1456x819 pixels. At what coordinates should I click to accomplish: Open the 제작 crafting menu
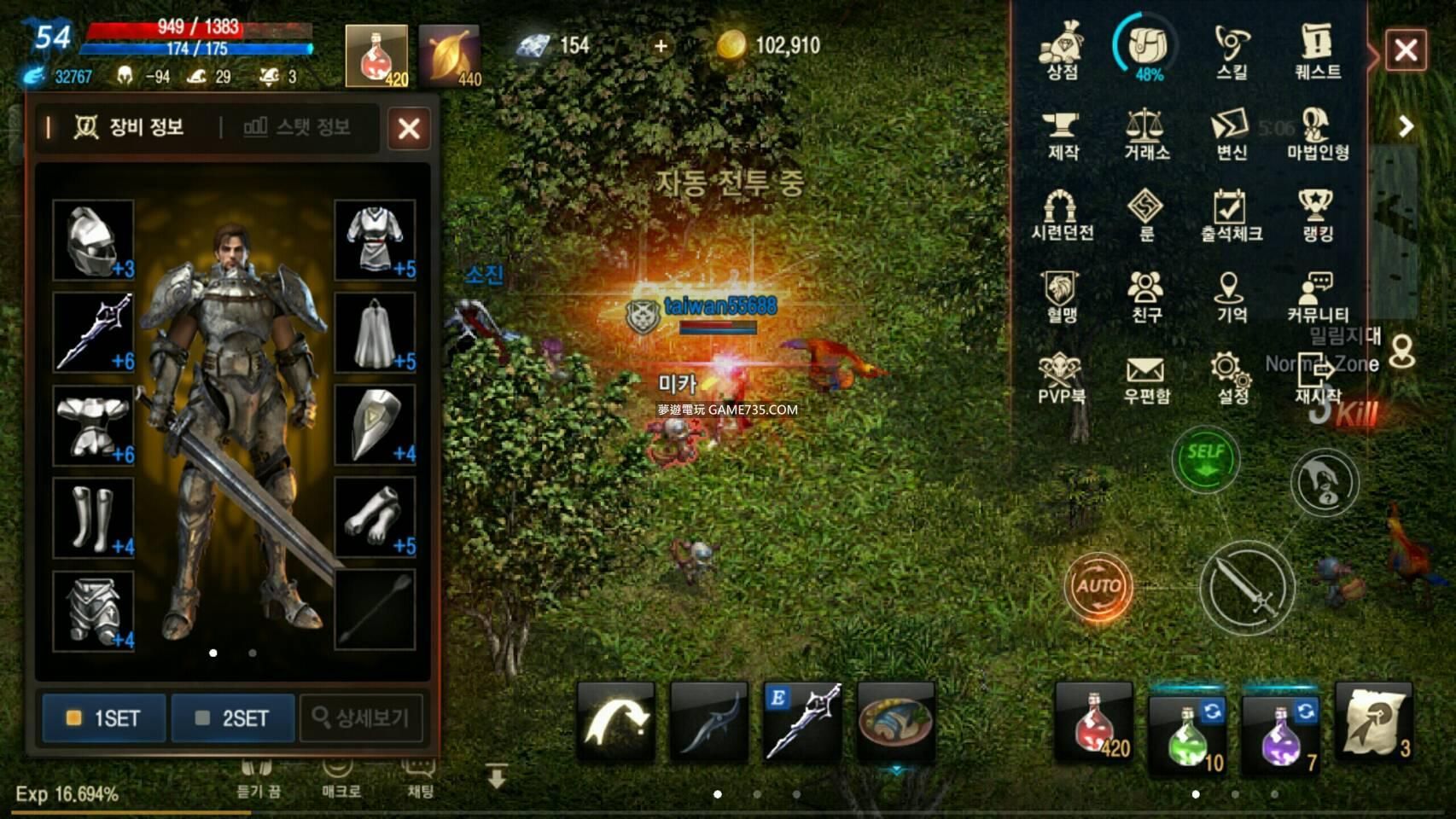point(1062,133)
